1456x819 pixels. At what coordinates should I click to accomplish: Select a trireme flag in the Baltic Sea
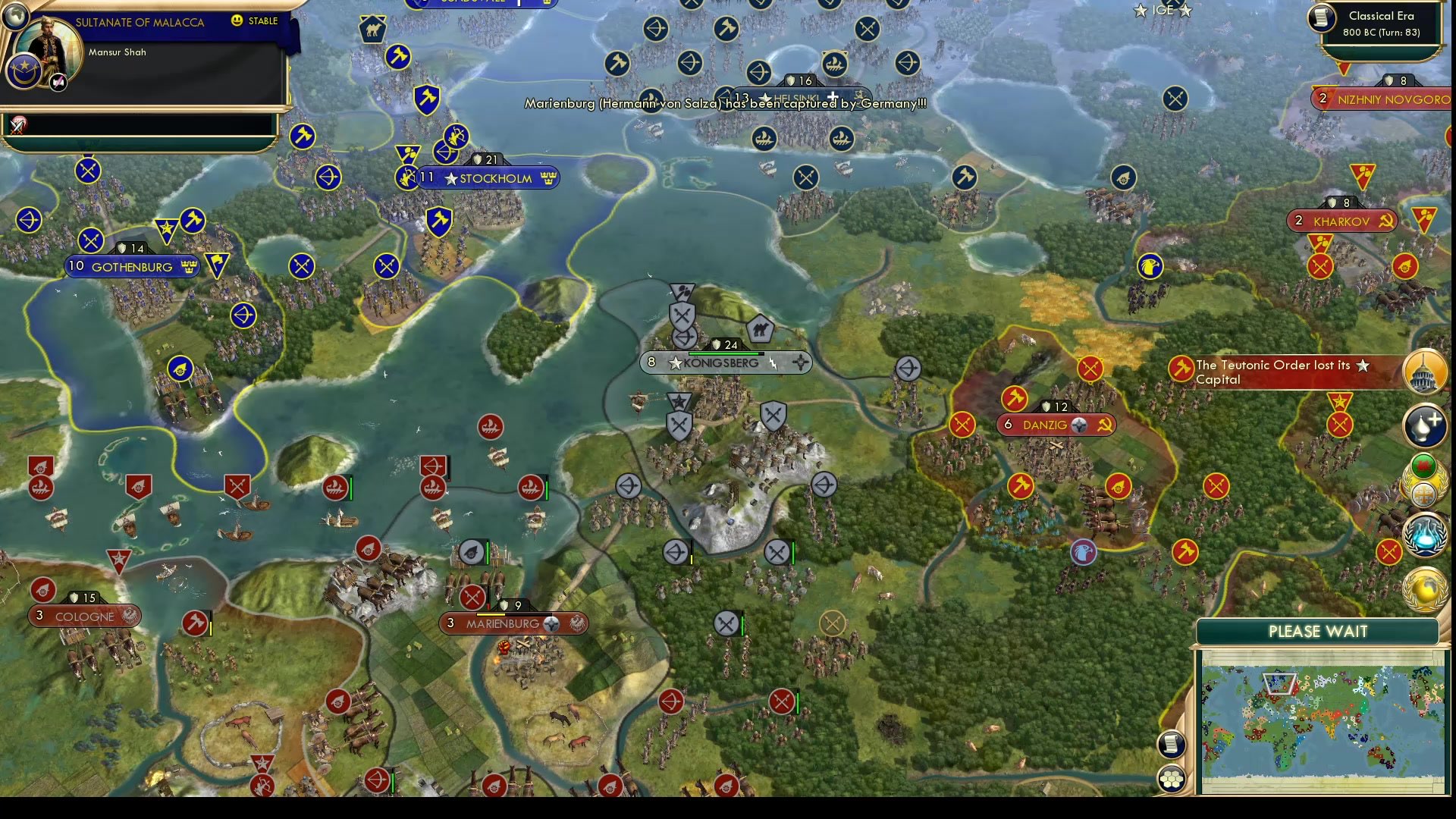[433, 488]
